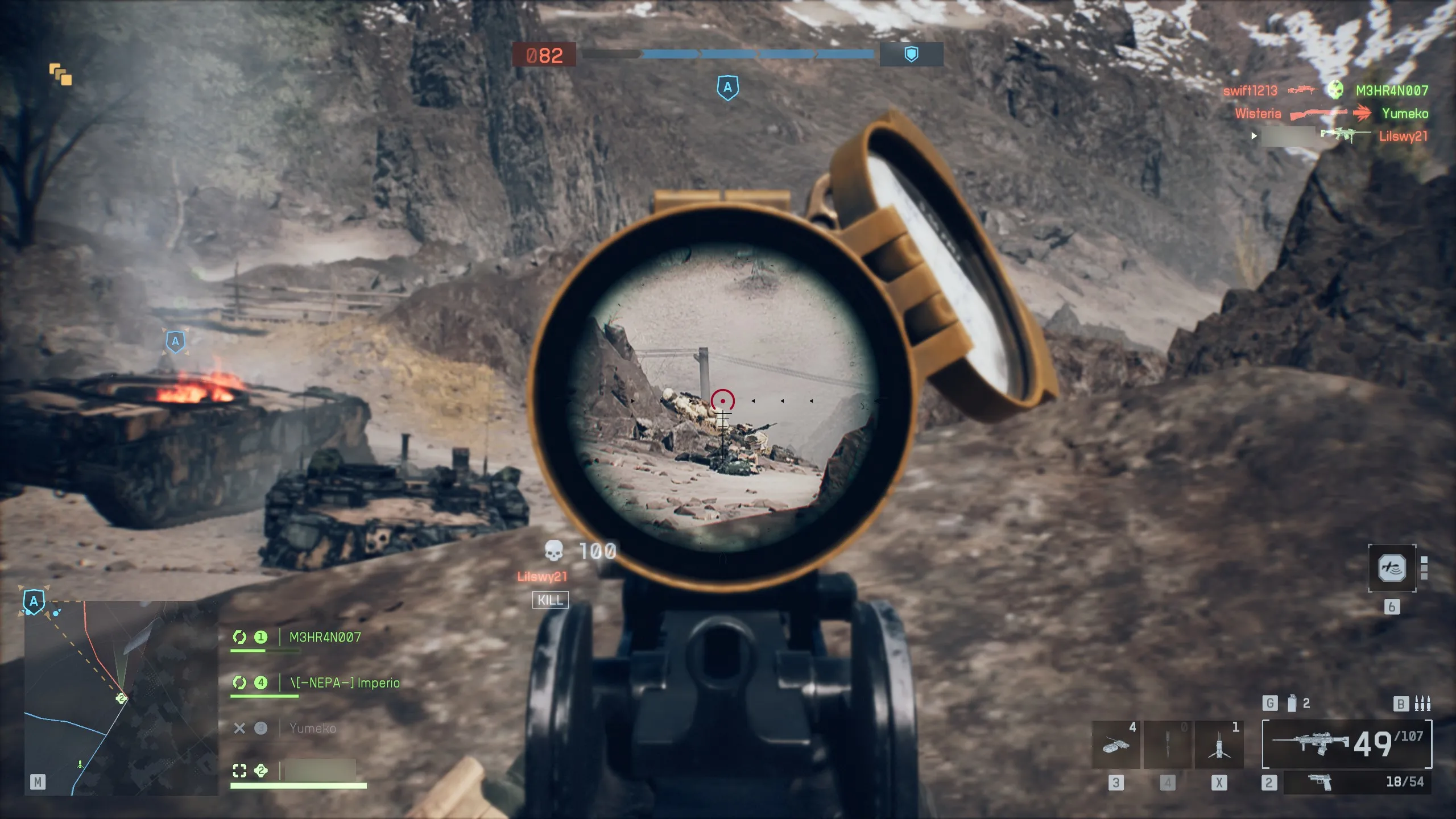
Task: Select the Yumeko entry in the squad list
Action: tap(313, 728)
